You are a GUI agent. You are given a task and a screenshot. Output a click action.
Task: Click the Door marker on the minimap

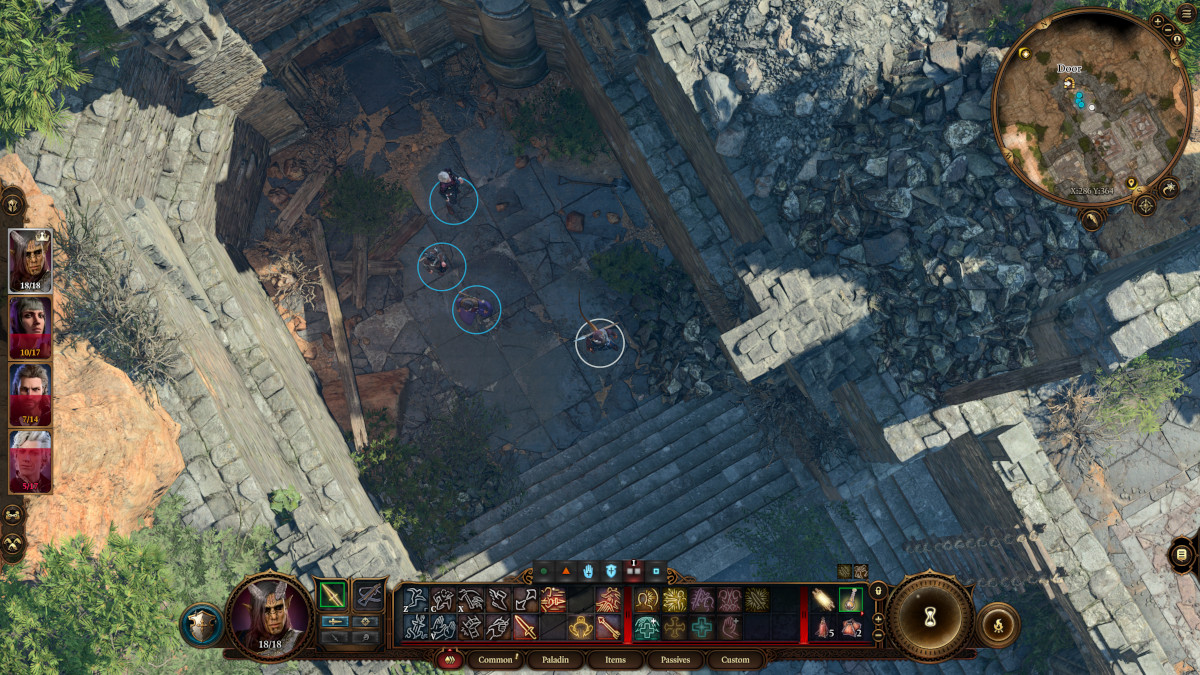tap(1068, 82)
